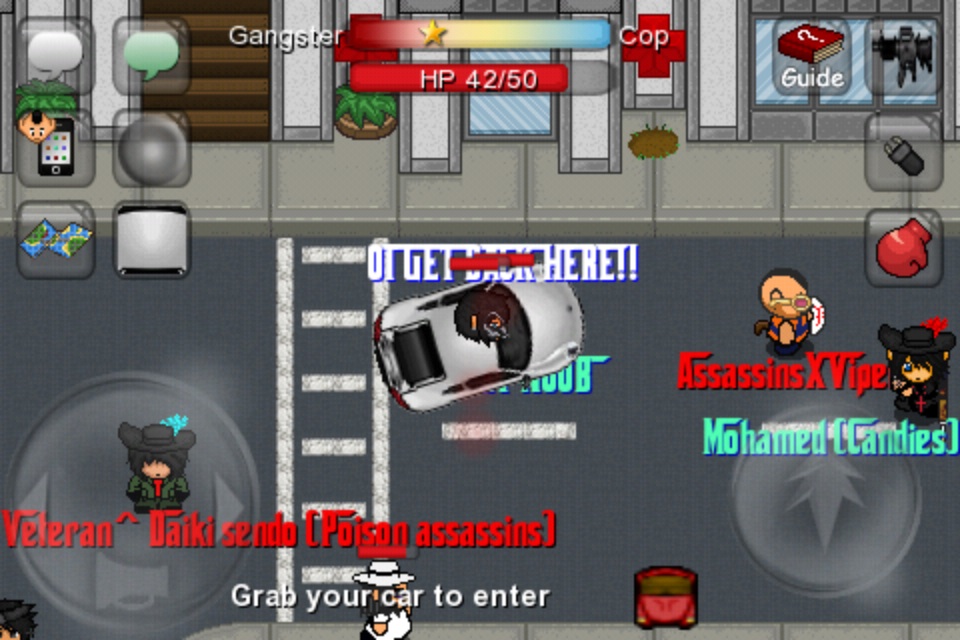
Task: Open the red Guide book
Action: pyautogui.click(x=811, y=55)
